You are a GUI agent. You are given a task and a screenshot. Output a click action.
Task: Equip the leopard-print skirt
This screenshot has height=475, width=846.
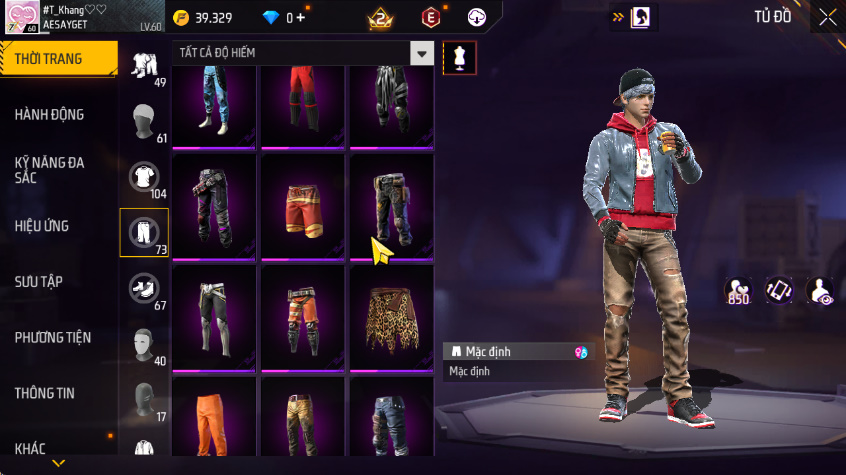pos(391,318)
